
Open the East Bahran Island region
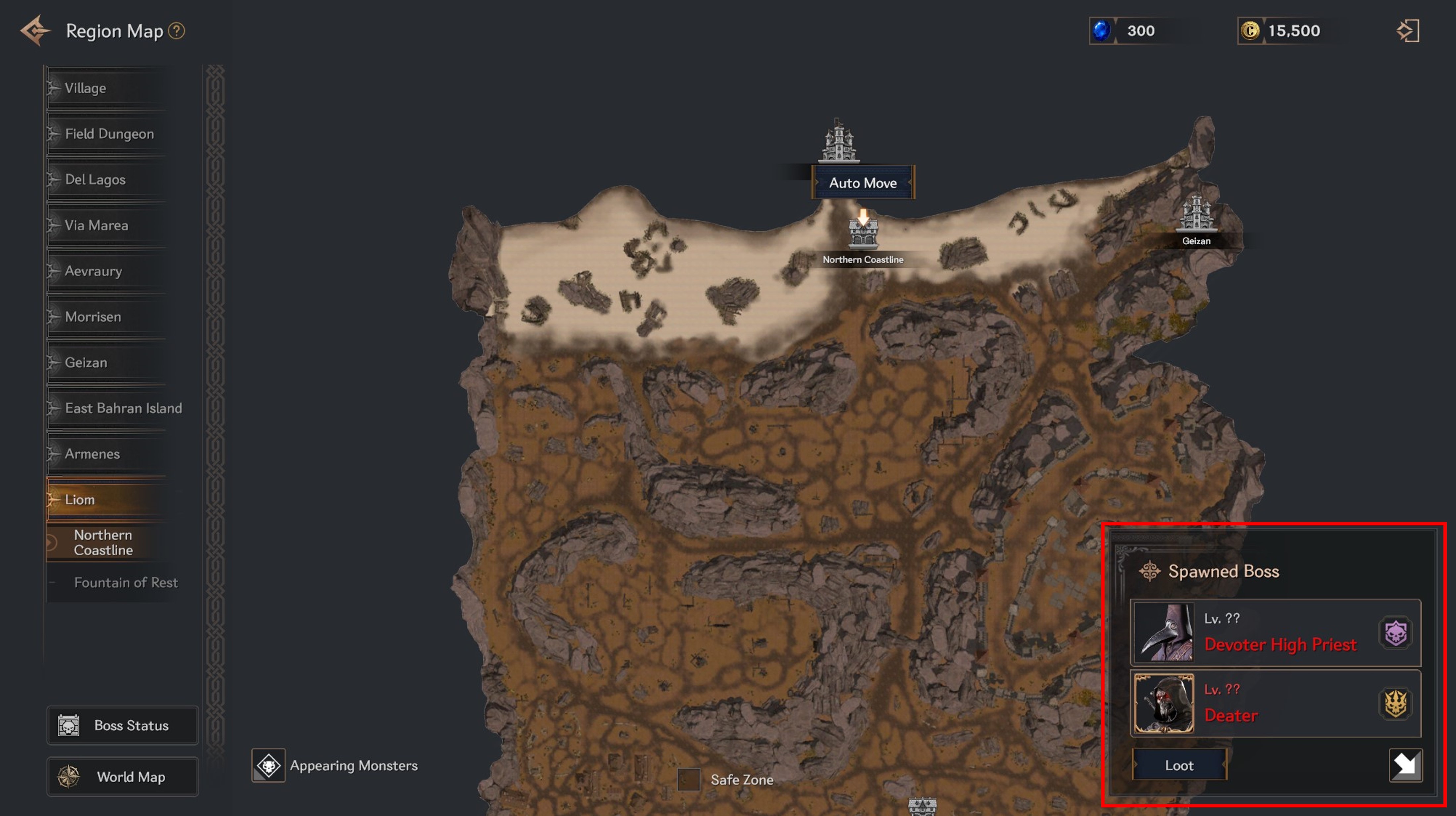coord(123,408)
